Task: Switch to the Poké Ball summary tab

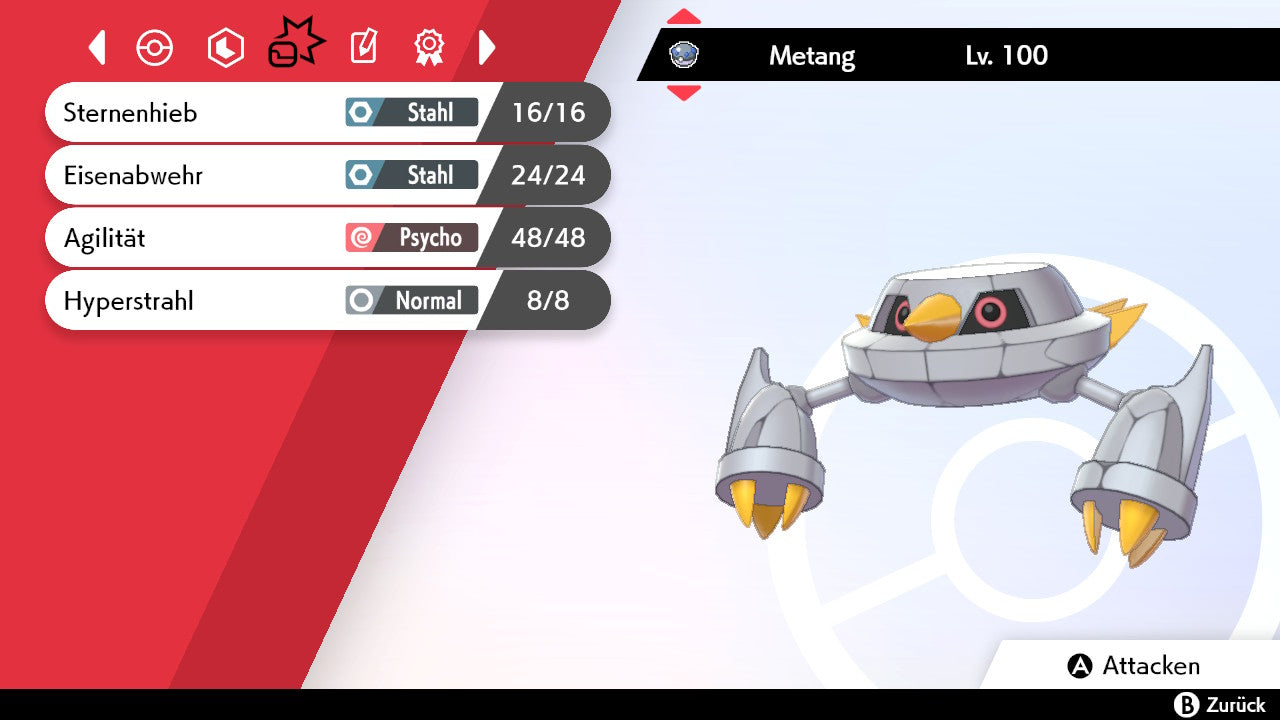Action: click(x=155, y=47)
